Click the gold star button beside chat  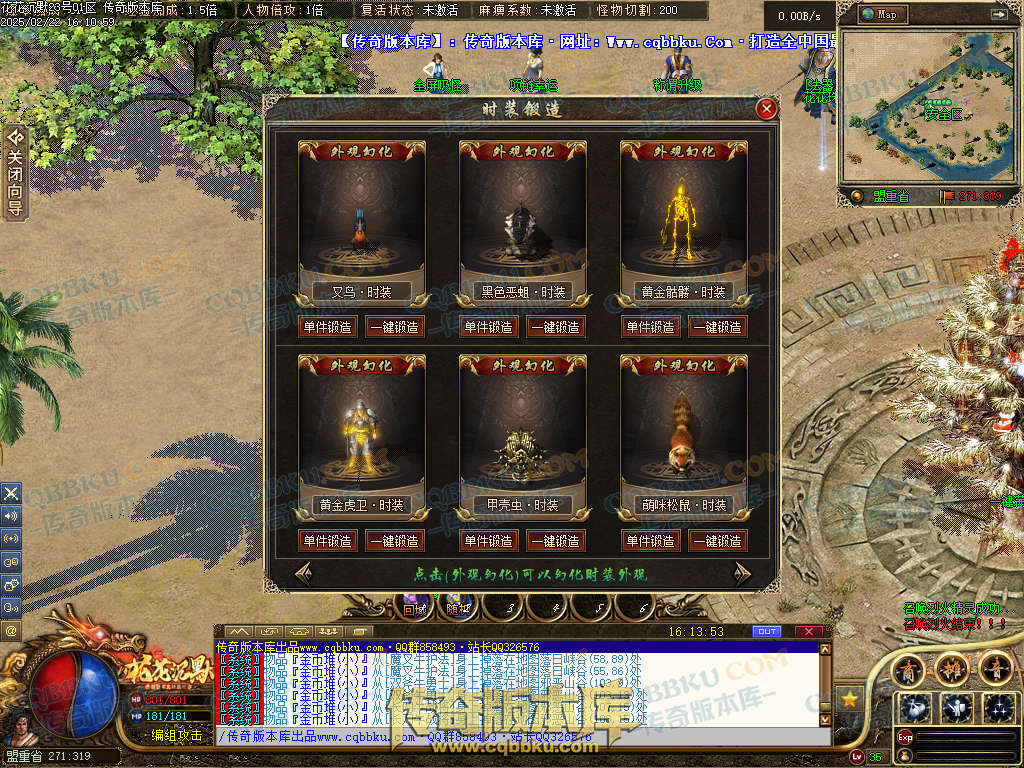click(849, 698)
